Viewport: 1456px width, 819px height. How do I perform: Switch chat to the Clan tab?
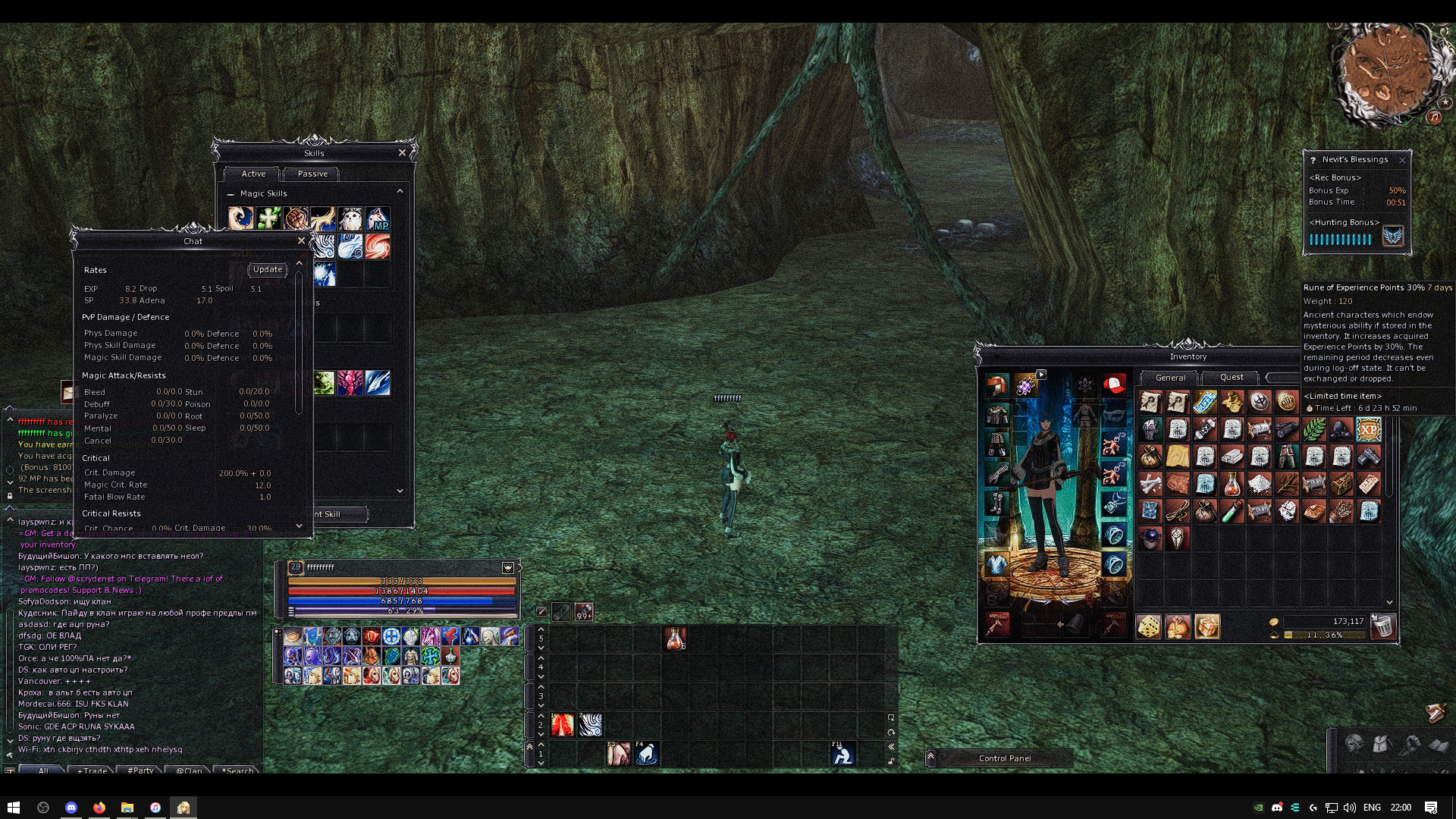189,770
